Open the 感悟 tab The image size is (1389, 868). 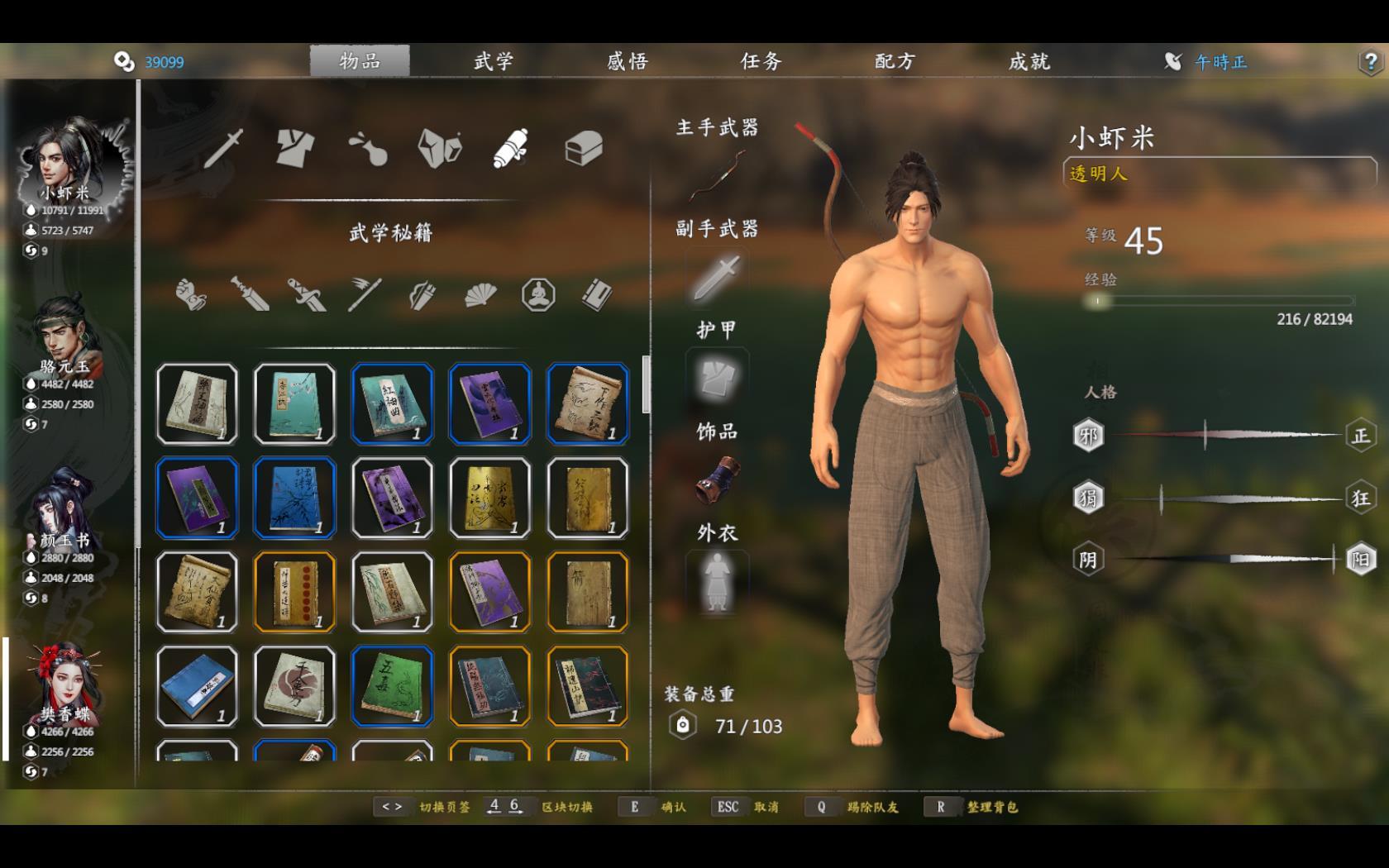pos(628,61)
